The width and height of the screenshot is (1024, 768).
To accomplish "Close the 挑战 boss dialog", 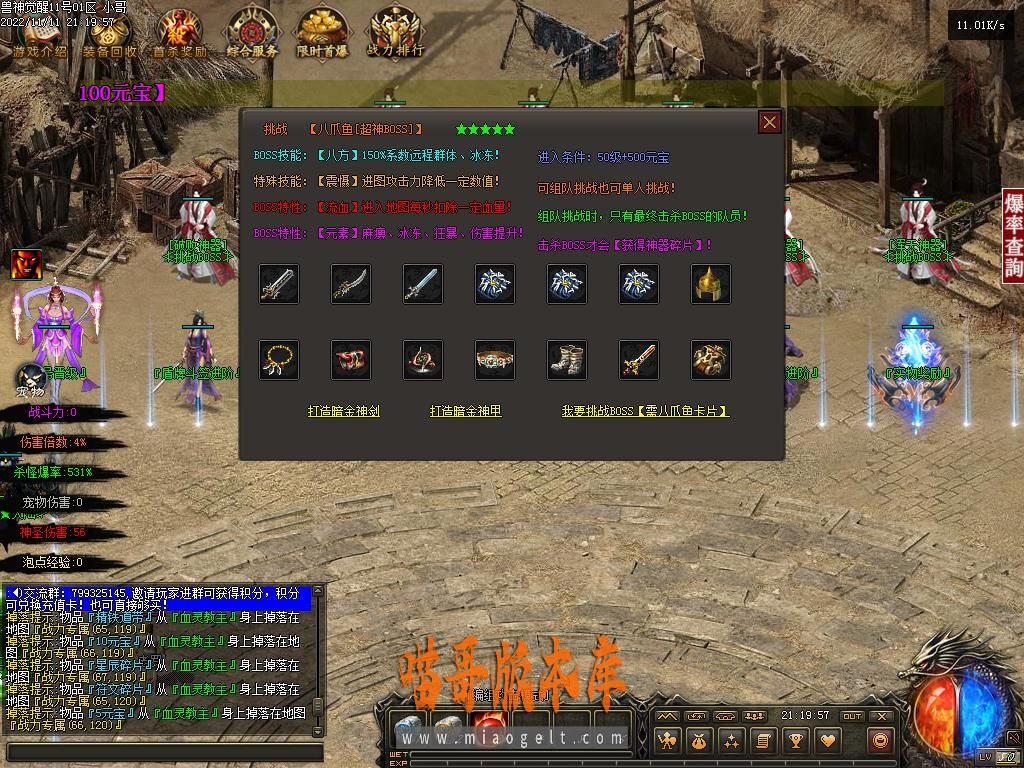I will 769,122.
